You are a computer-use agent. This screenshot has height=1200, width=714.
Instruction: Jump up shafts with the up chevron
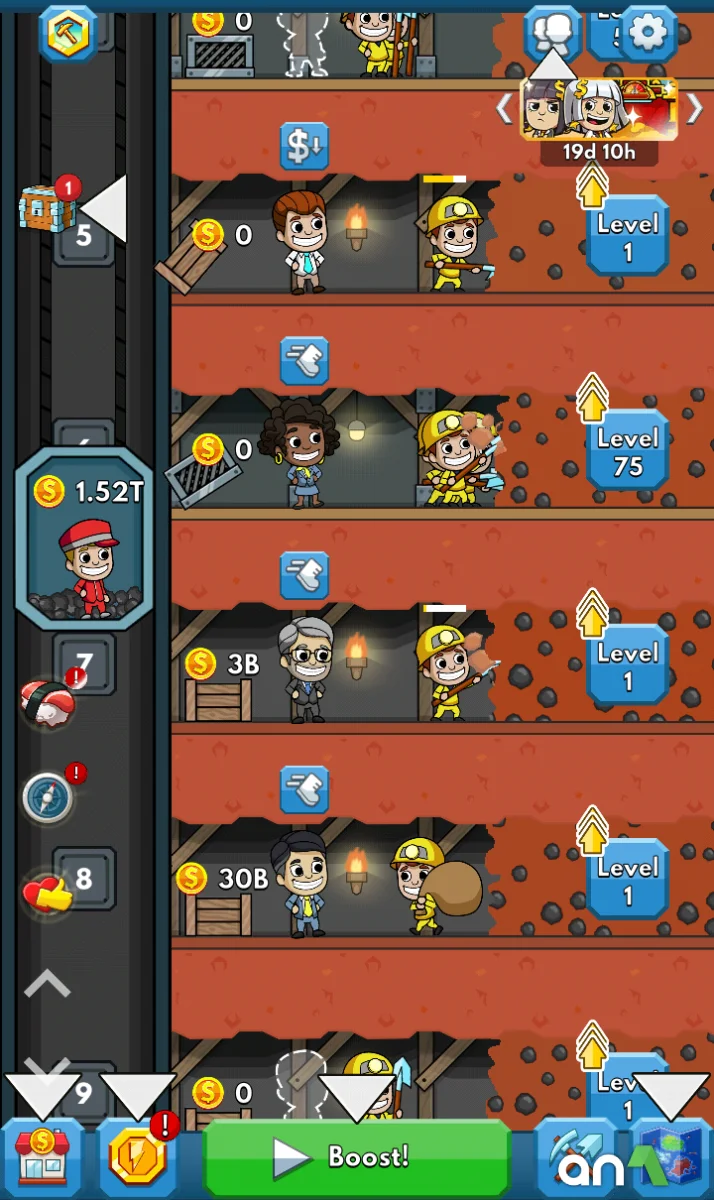(47, 985)
